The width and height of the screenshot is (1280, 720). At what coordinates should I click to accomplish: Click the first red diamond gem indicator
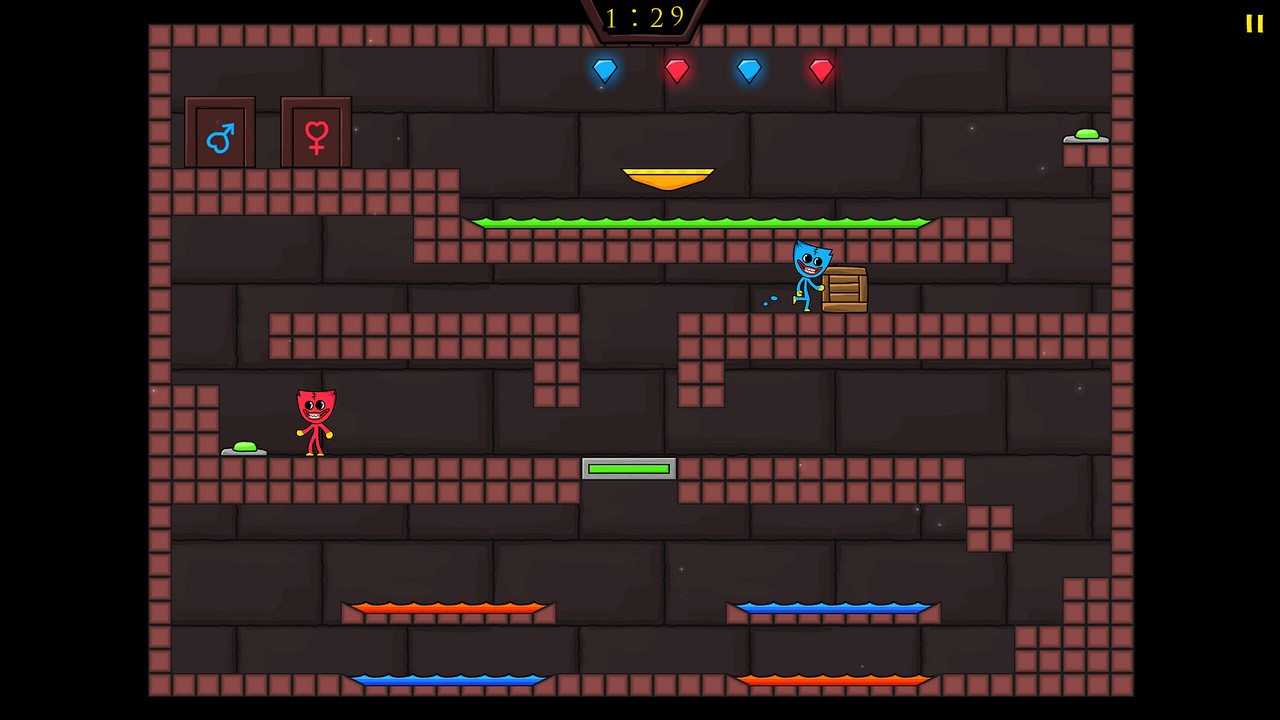(x=677, y=69)
